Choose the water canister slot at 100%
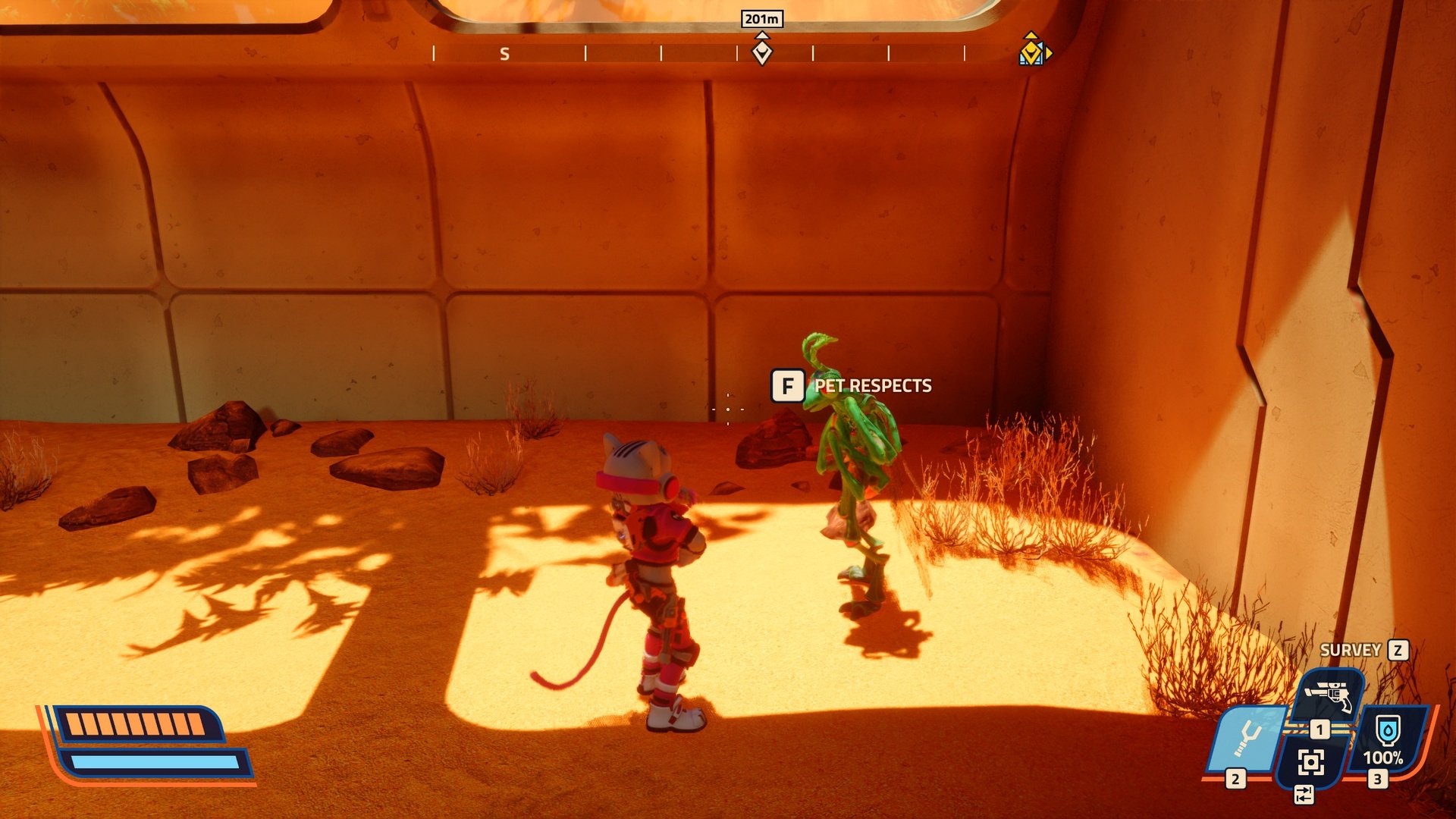The width and height of the screenshot is (1456, 819). coord(1387,739)
